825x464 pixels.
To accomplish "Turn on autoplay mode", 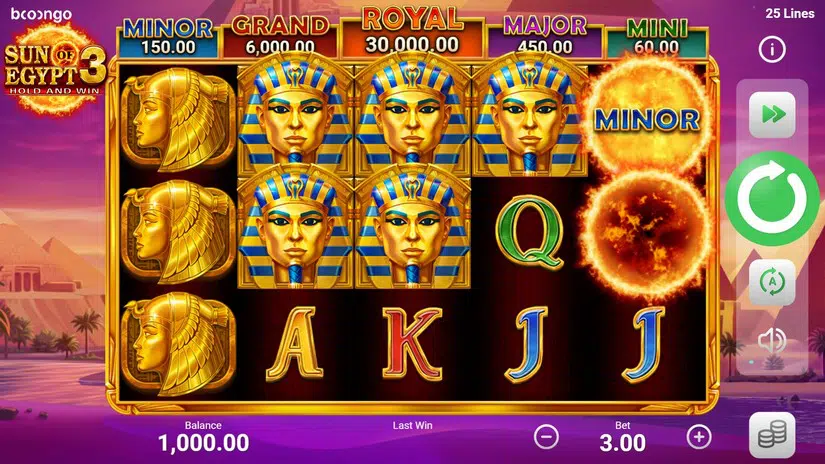I will point(772,281).
